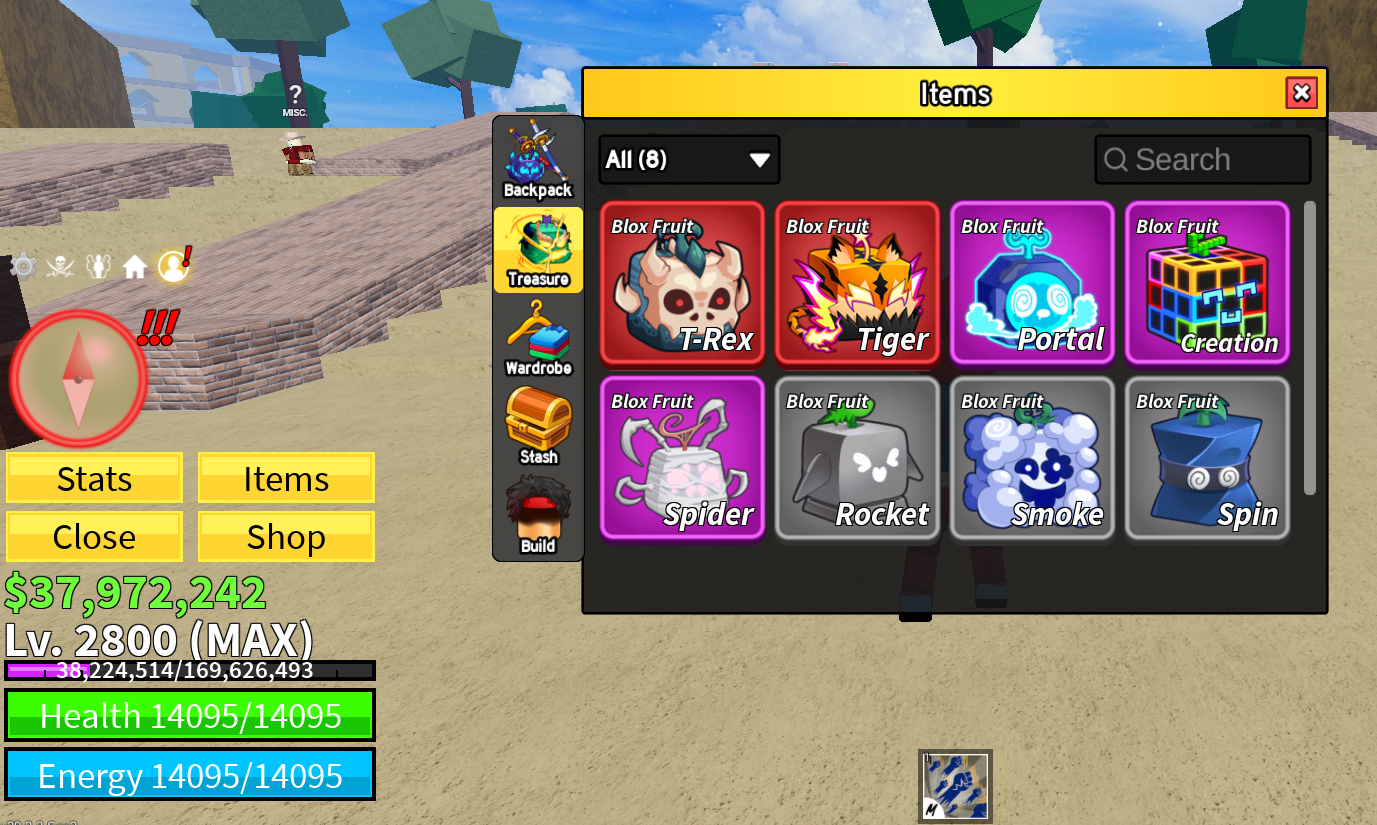Close the Items window
The height and width of the screenshot is (825, 1377).
tap(1301, 93)
